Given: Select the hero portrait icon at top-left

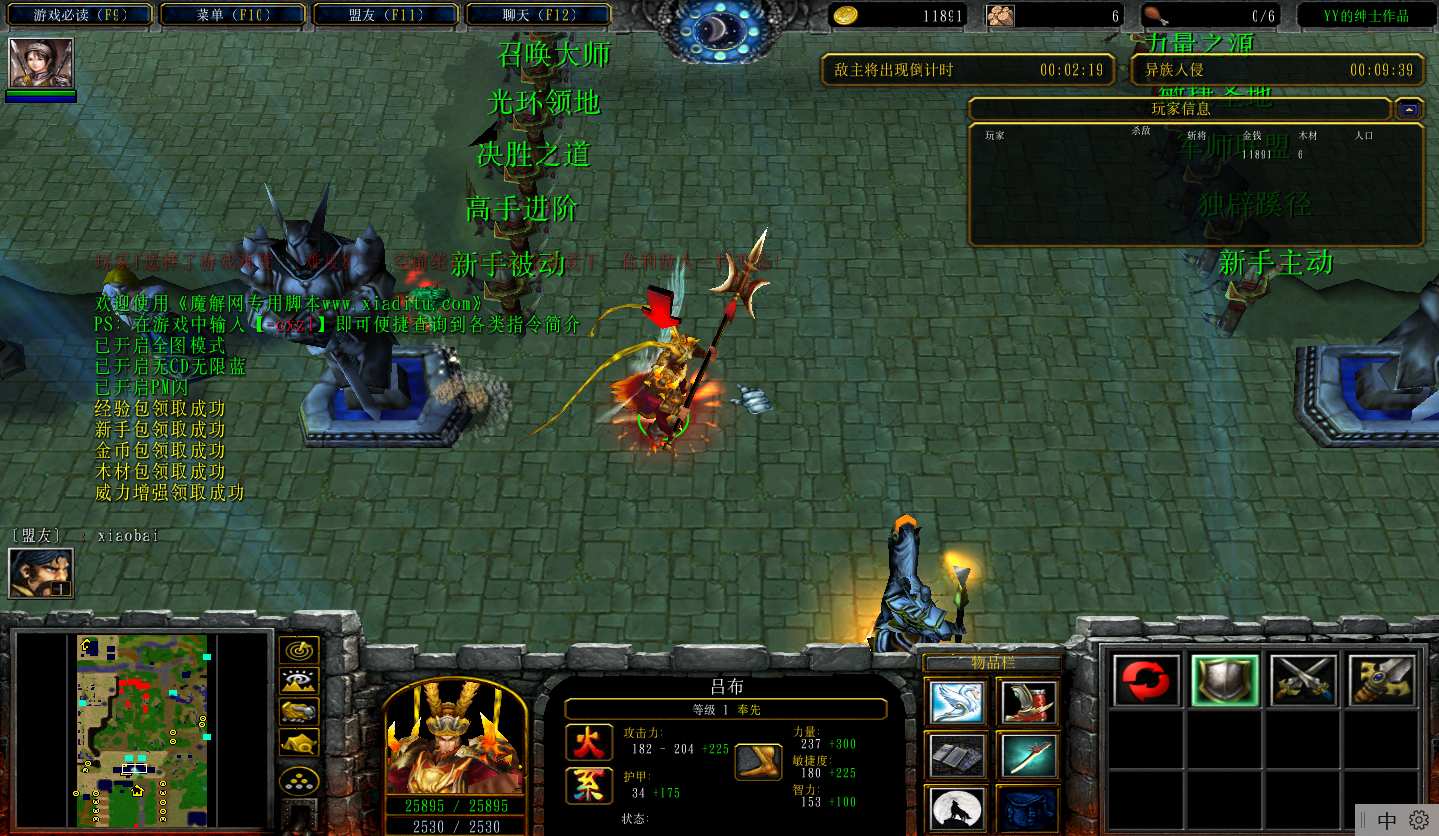Looking at the screenshot, I should tap(41, 63).
